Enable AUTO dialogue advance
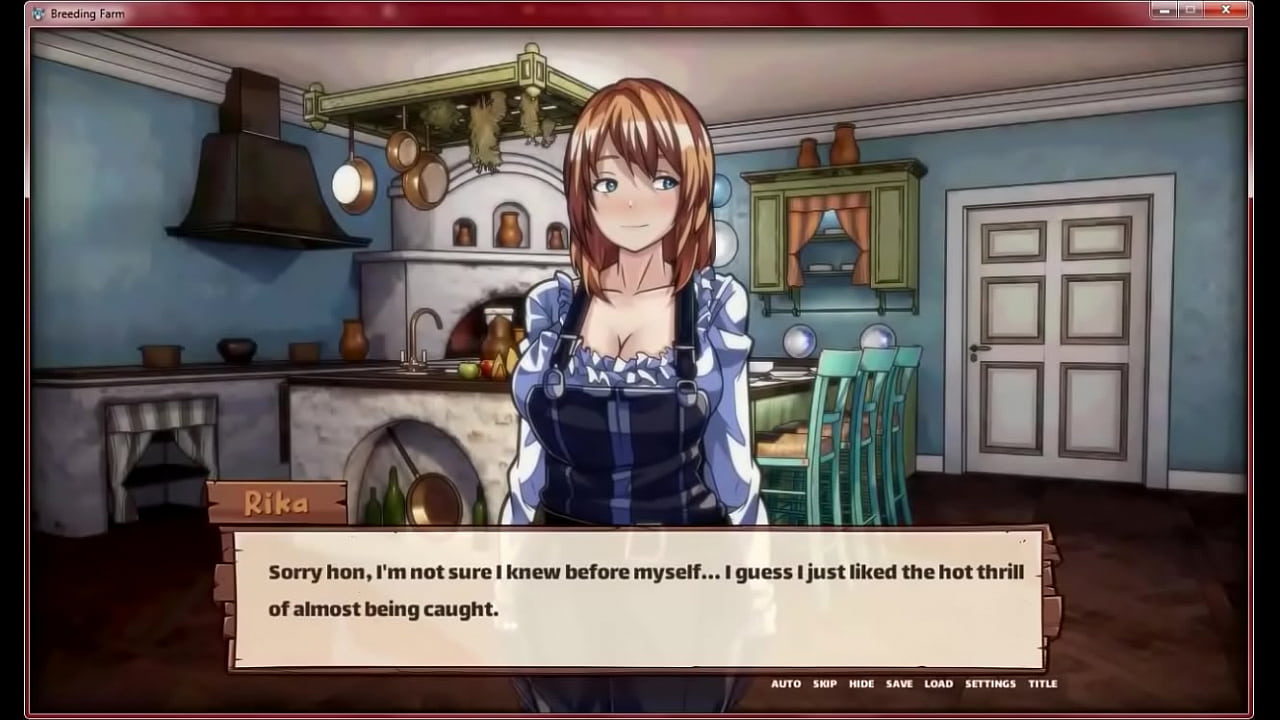Viewport: 1280px width, 720px height. [785, 684]
